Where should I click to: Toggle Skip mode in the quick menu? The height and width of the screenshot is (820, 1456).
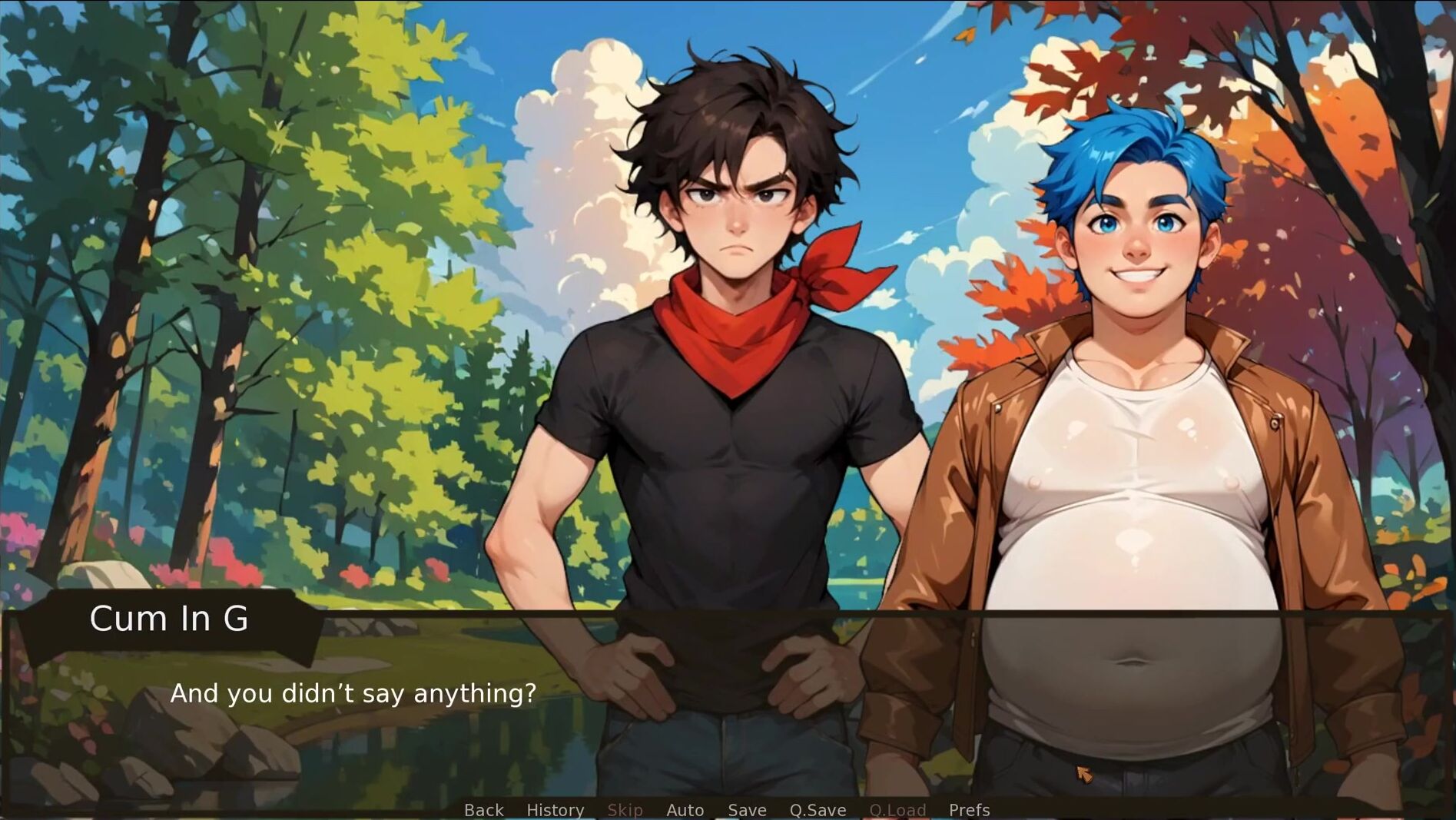pyautogui.click(x=625, y=810)
